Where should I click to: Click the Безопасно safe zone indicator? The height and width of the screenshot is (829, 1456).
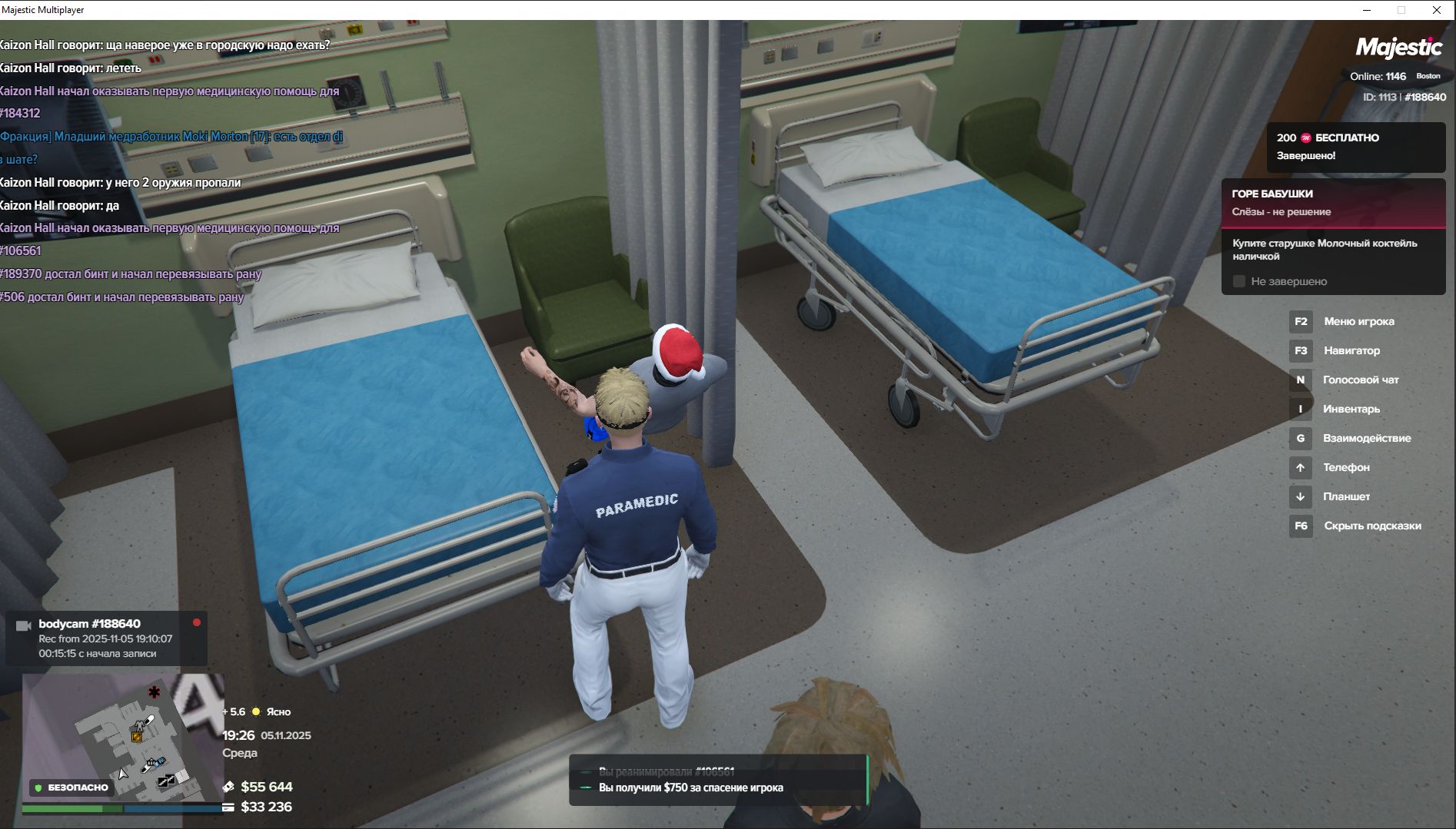click(x=71, y=787)
